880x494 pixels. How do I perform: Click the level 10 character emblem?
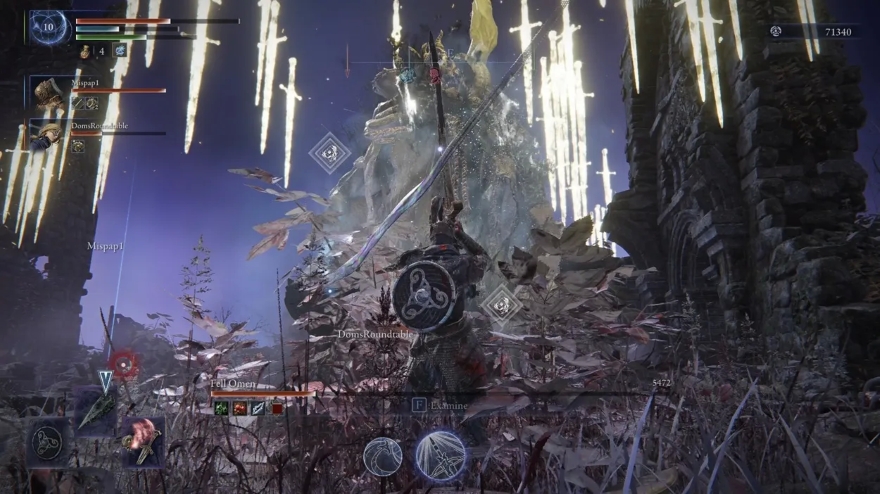click(x=48, y=28)
